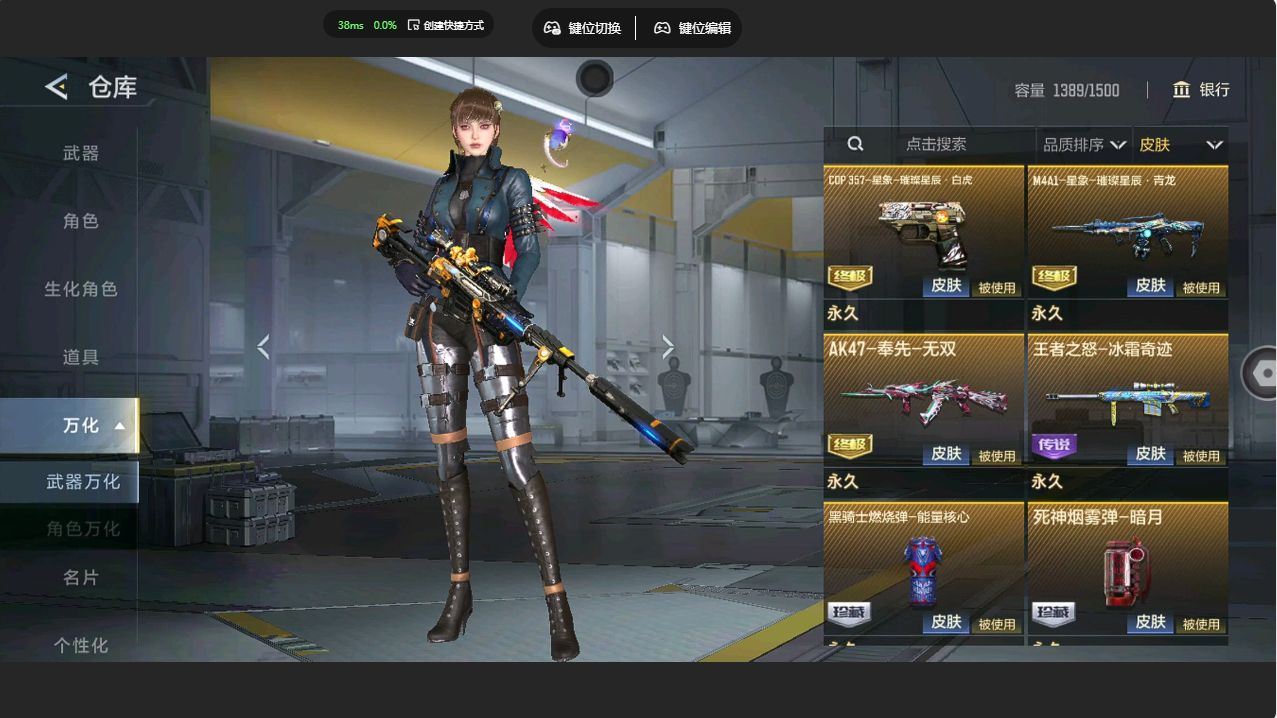Open the 皮肤 filter dropdown
1277x718 pixels.
point(1180,145)
